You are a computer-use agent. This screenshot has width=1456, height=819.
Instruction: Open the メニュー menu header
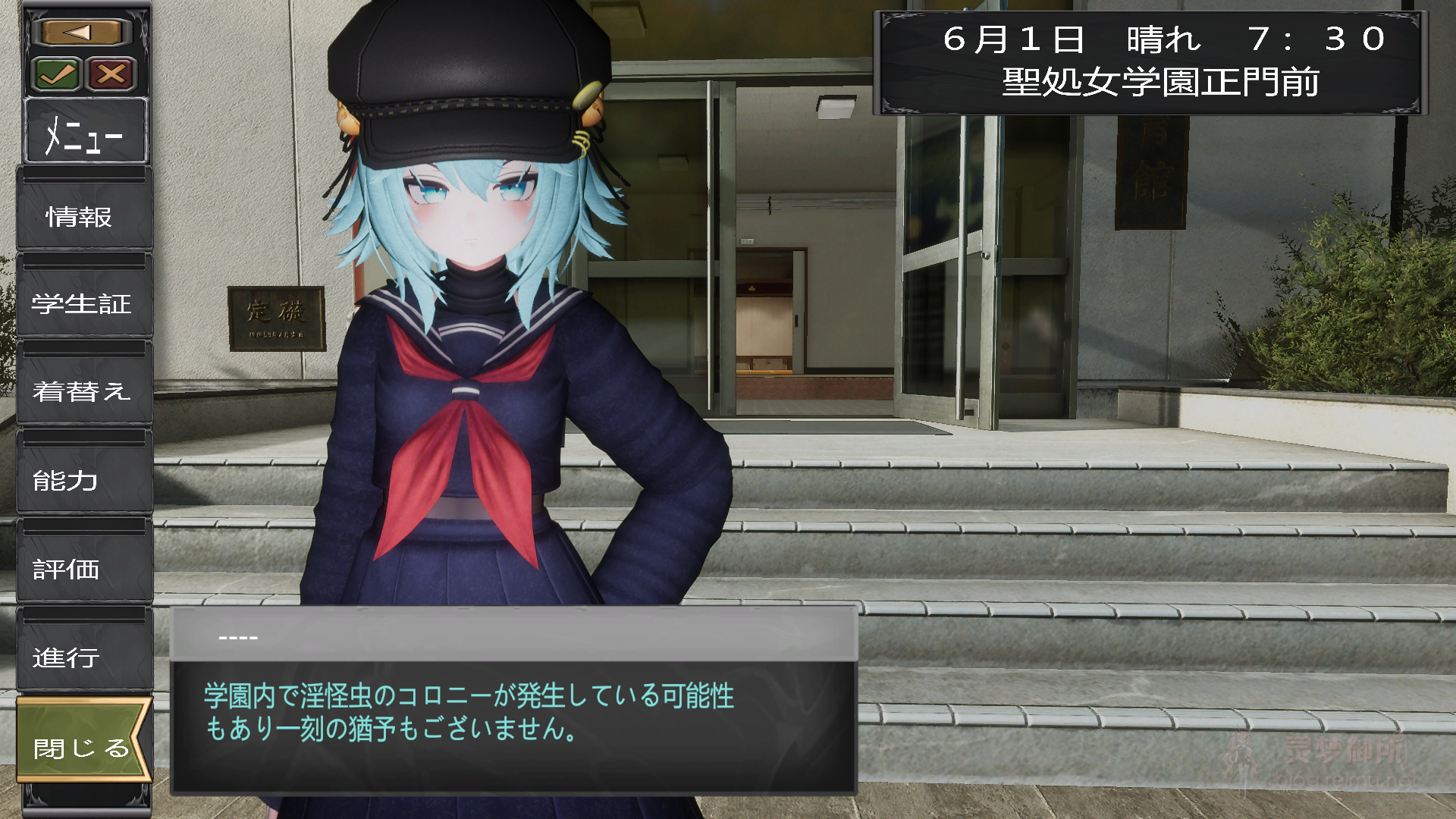click(x=85, y=133)
